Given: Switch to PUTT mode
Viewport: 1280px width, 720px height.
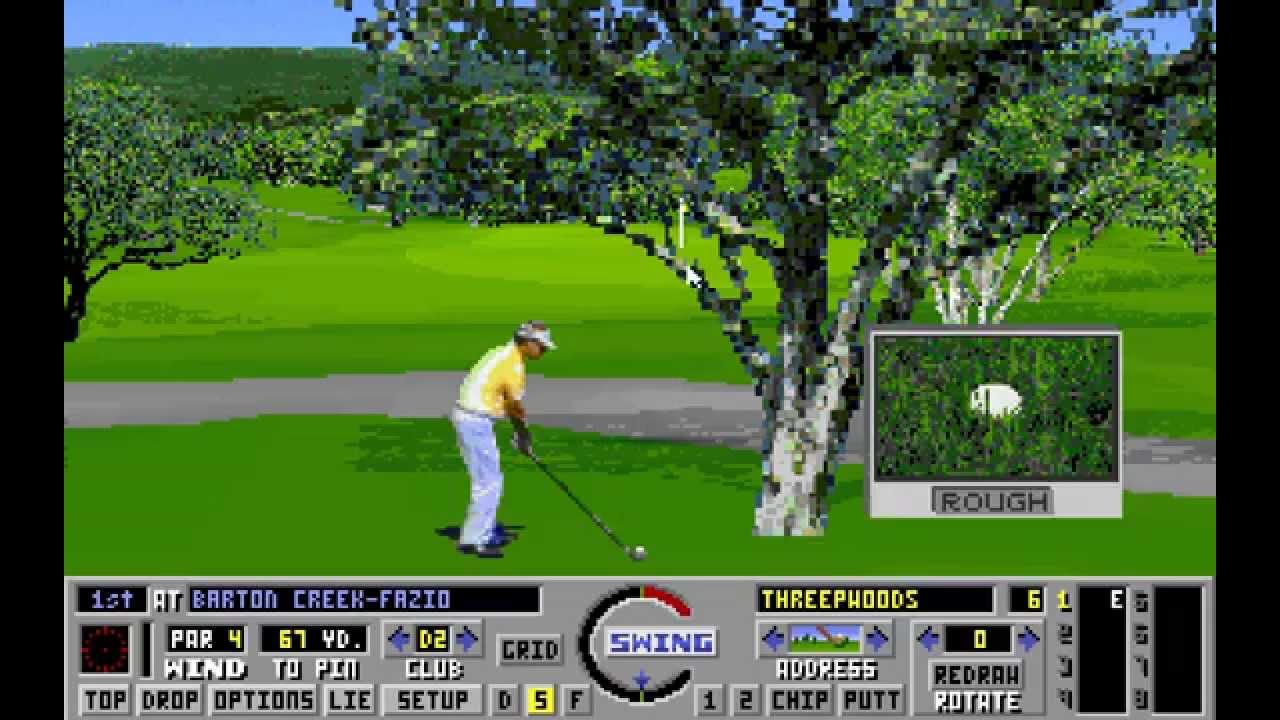Looking at the screenshot, I should 871,700.
